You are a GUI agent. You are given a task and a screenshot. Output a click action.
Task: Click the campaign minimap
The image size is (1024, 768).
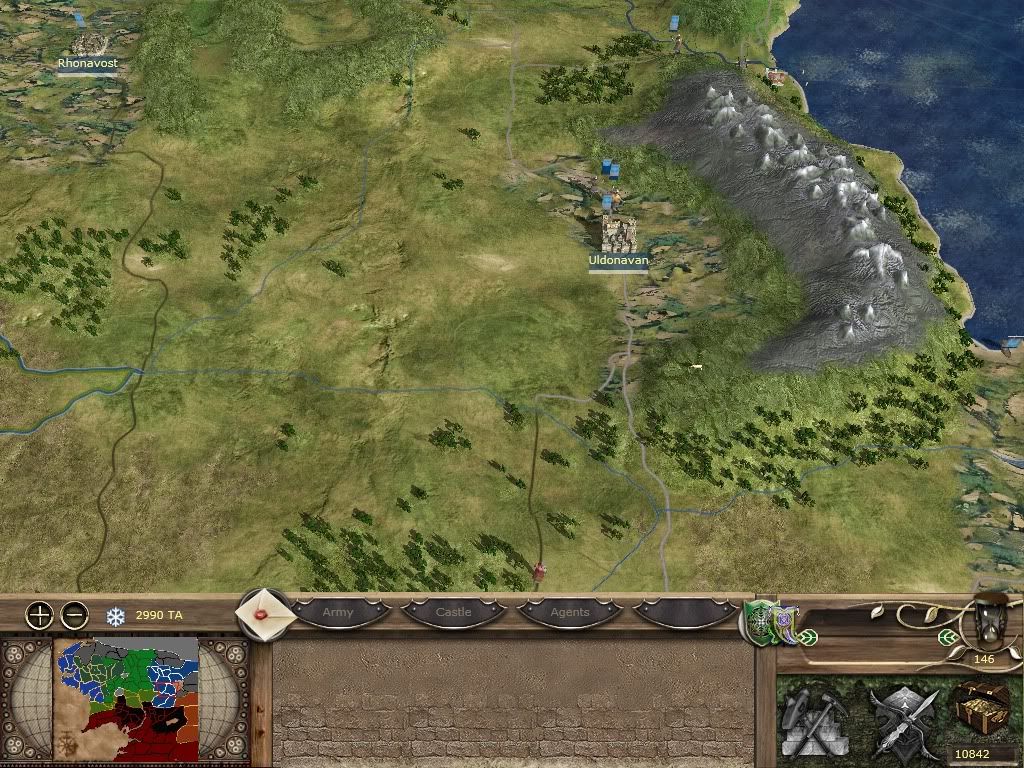[x=126, y=702]
